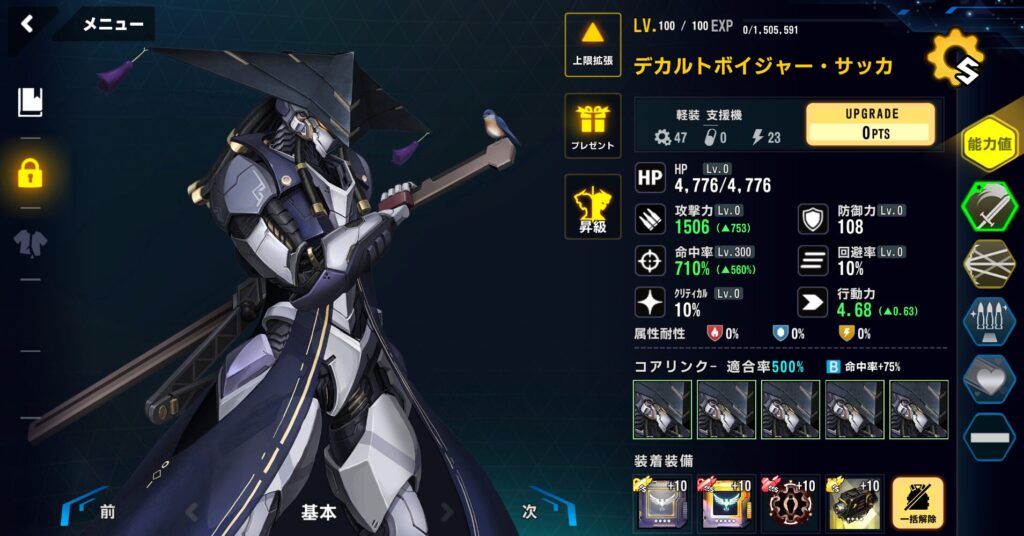Choose the 基本 pose selector
This screenshot has height=536, width=1024.
(319, 512)
